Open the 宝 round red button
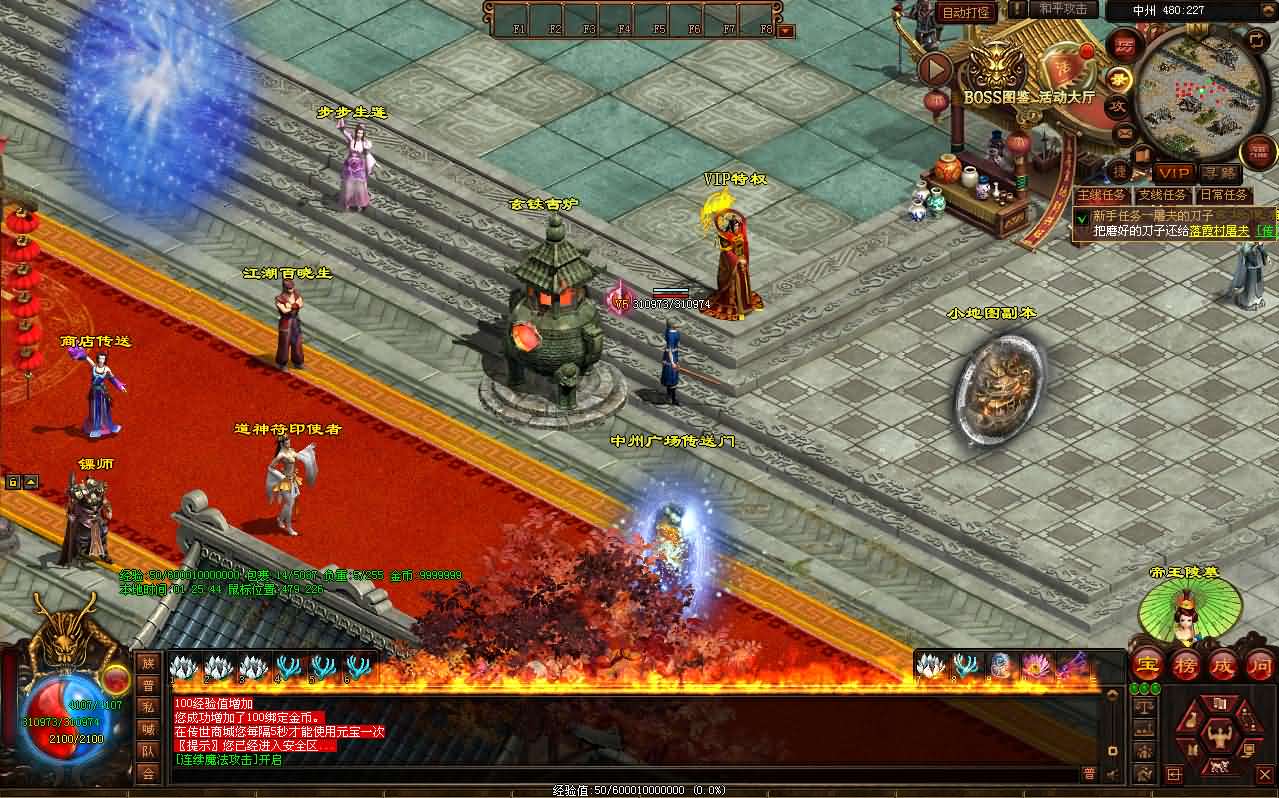 (x=1146, y=666)
